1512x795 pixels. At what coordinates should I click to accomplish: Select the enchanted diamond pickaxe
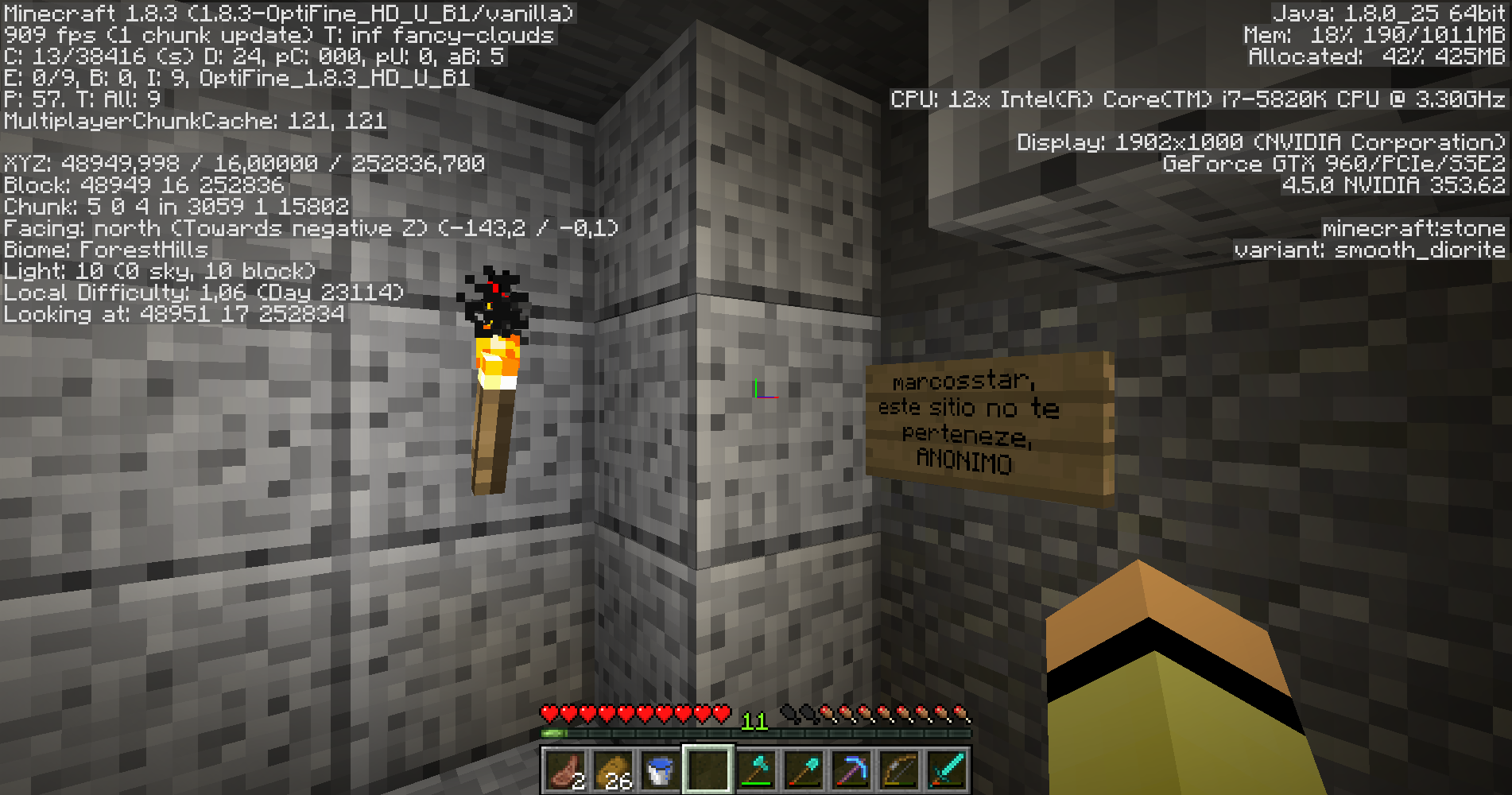(x=851, y=770)
